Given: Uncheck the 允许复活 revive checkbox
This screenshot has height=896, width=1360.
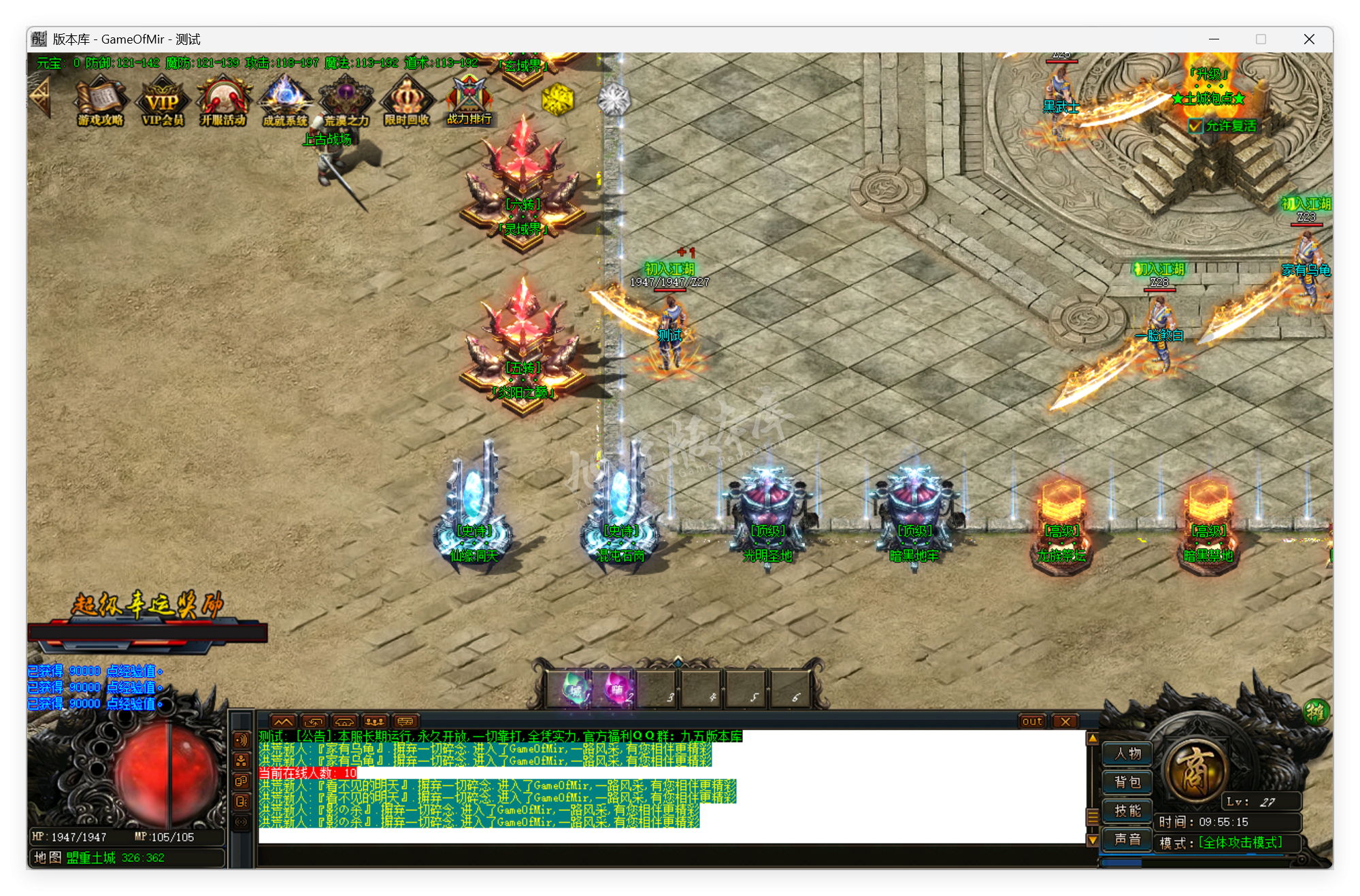Looking at the screenshot, I should [x=1195, y=127].
